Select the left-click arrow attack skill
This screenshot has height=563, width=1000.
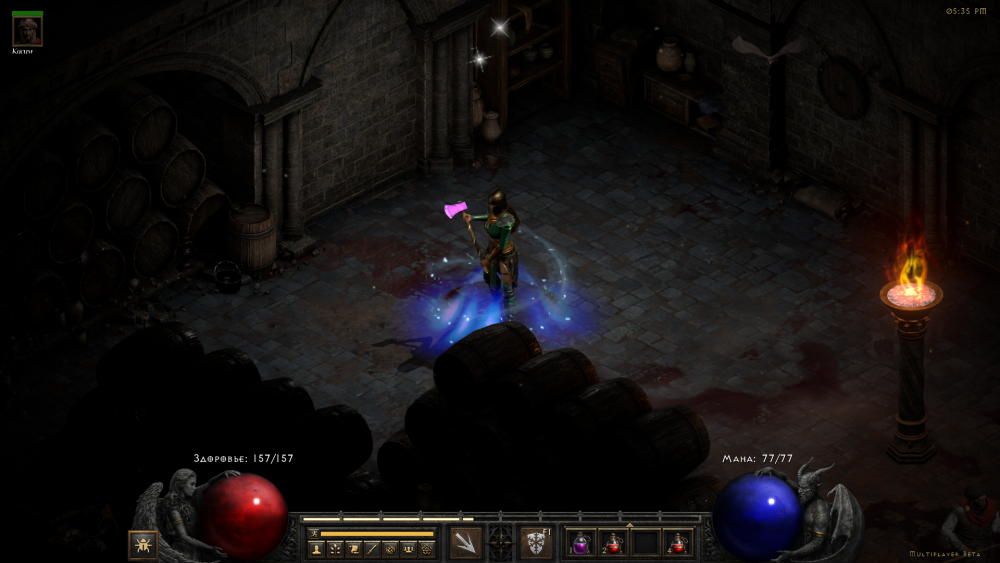click(466, 542)
